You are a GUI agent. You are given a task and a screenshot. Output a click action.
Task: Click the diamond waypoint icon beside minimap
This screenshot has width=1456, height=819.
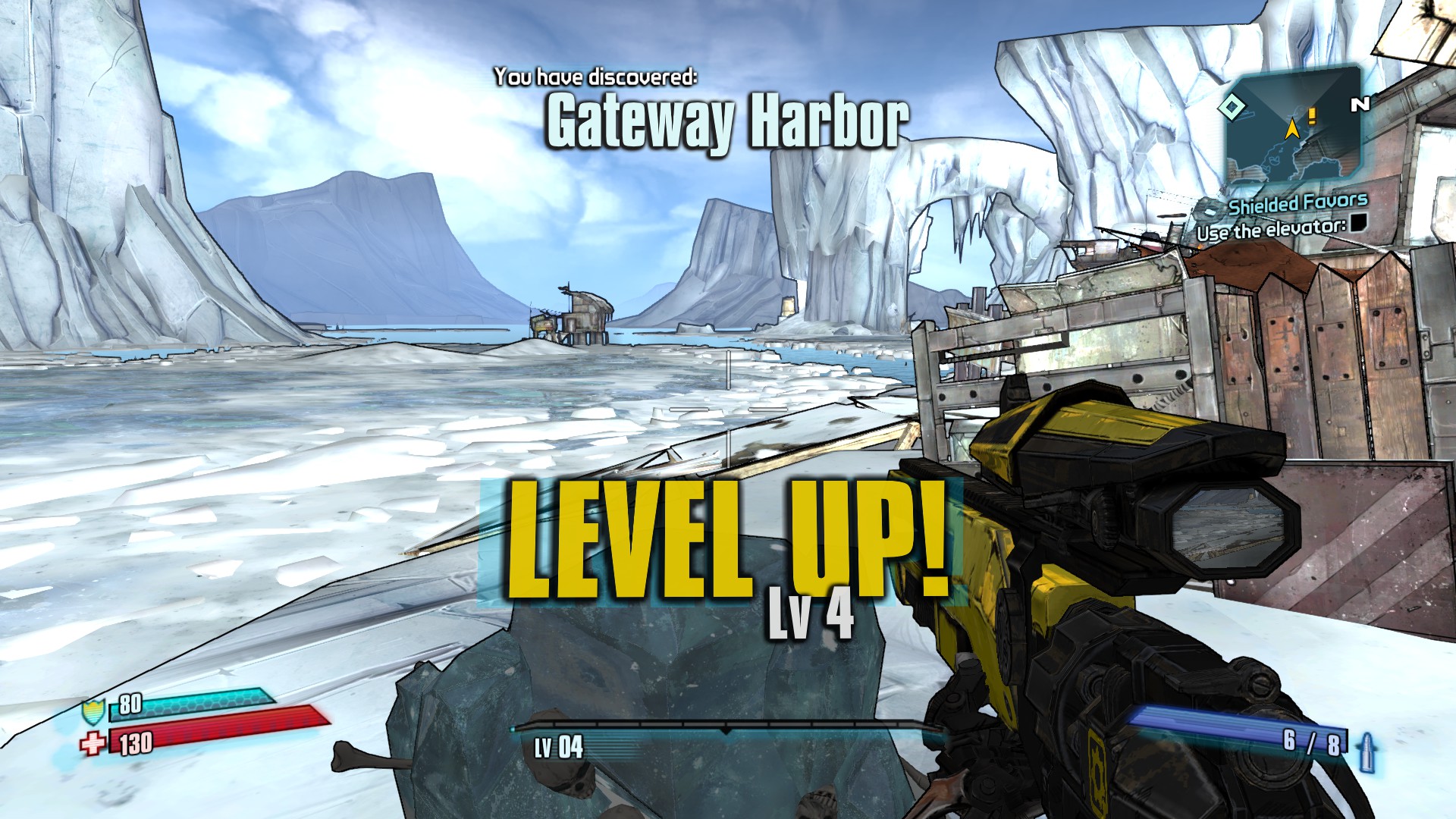(1232, 107)
